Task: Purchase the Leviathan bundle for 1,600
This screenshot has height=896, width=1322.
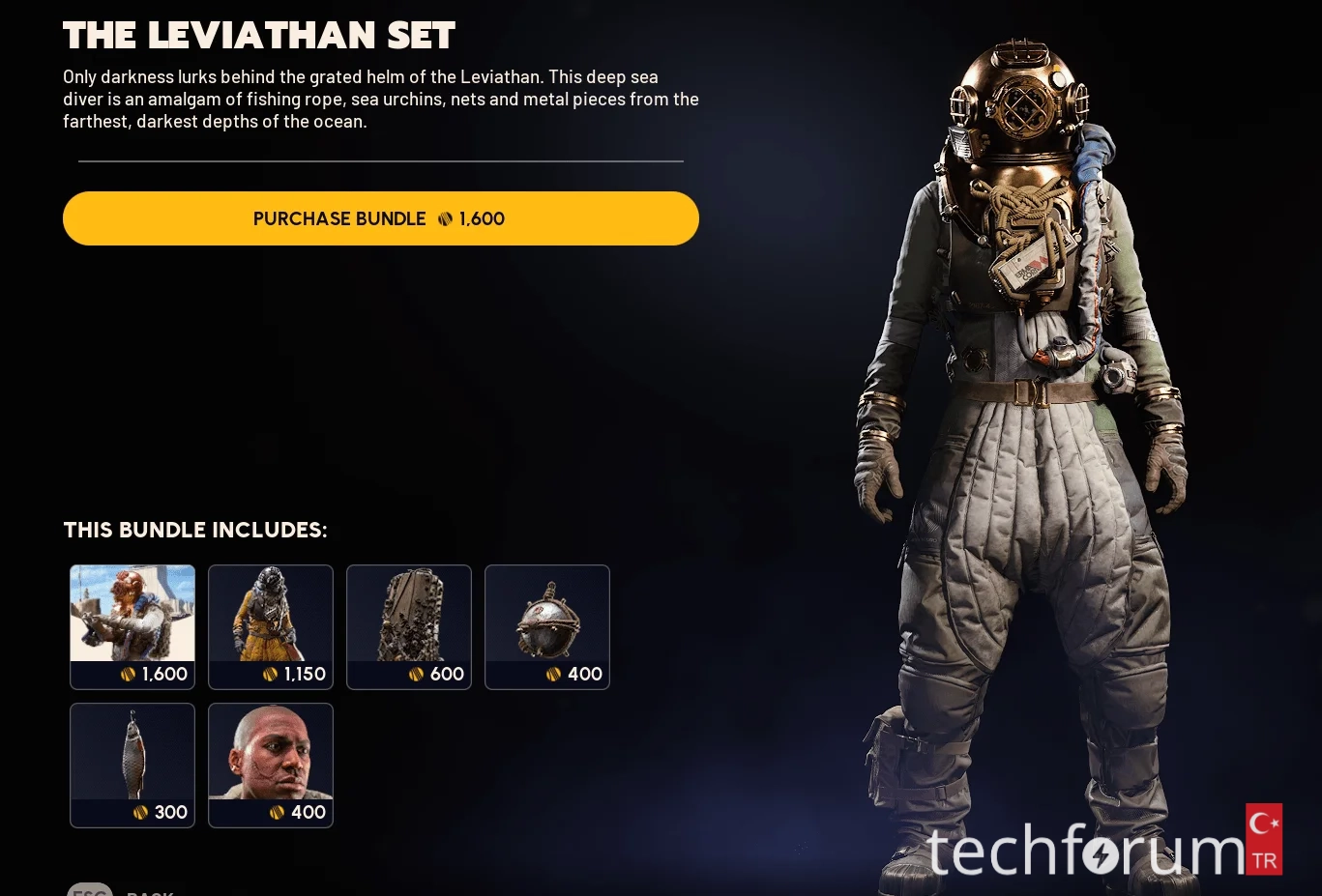Action: tap(380, 218)
